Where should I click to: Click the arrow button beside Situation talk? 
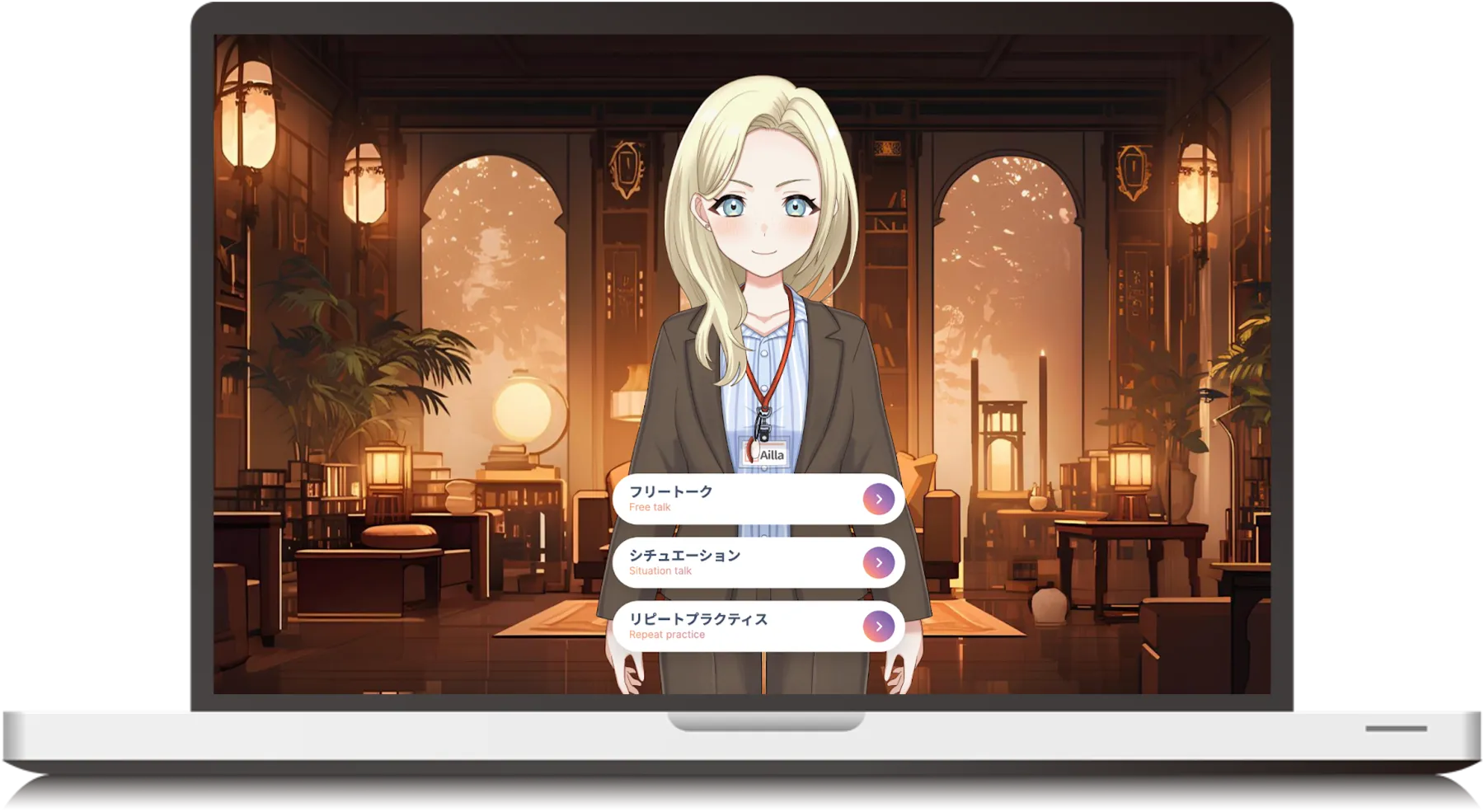[x=879, y=562]
